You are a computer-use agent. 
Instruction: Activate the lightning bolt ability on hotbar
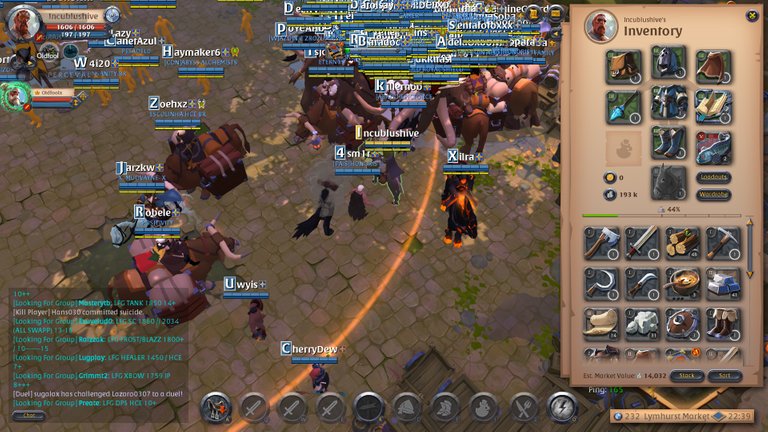point(562,407)
